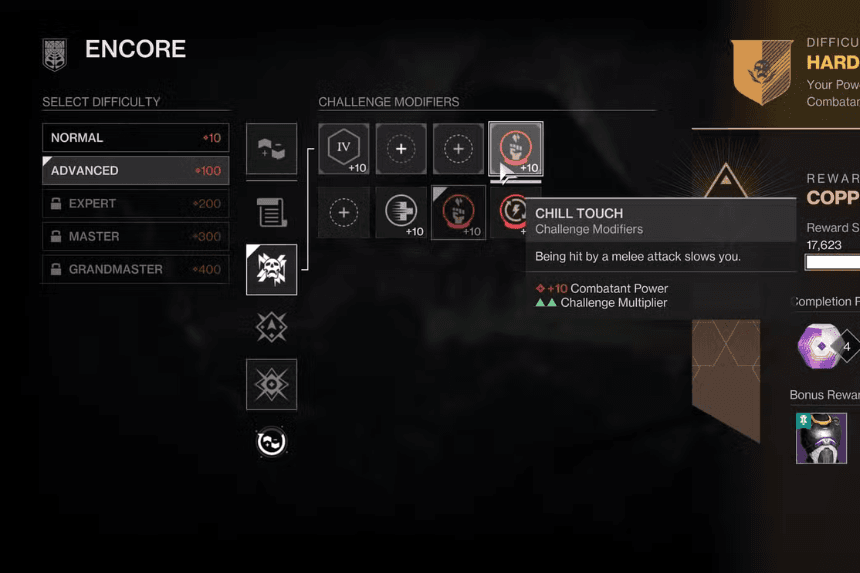Viewport: 860px width, 573px height.
Task: Open the arrow diamond modifier category
Action: tap(271, 327)
